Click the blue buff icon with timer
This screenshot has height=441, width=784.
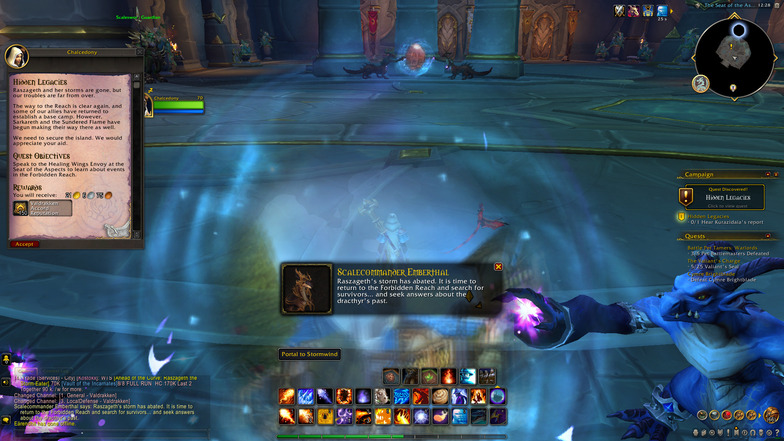662,11
